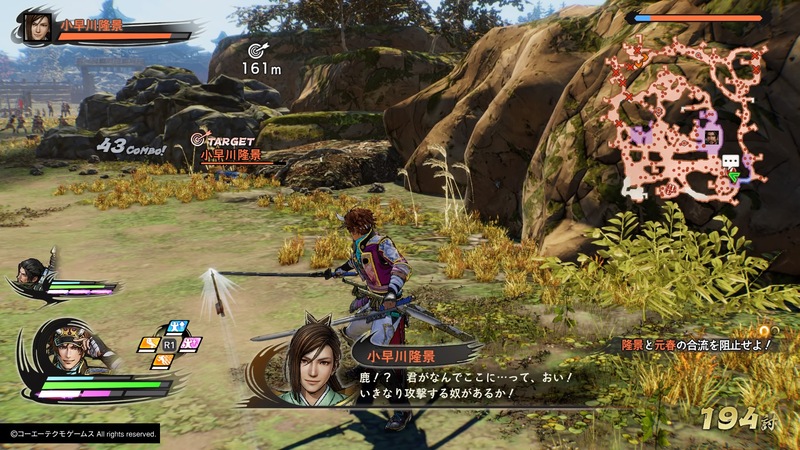Click the speaker portrait in the dialogue box
Image resolution: width=800 pixels, height=450 pixels.
pos(308,360)
